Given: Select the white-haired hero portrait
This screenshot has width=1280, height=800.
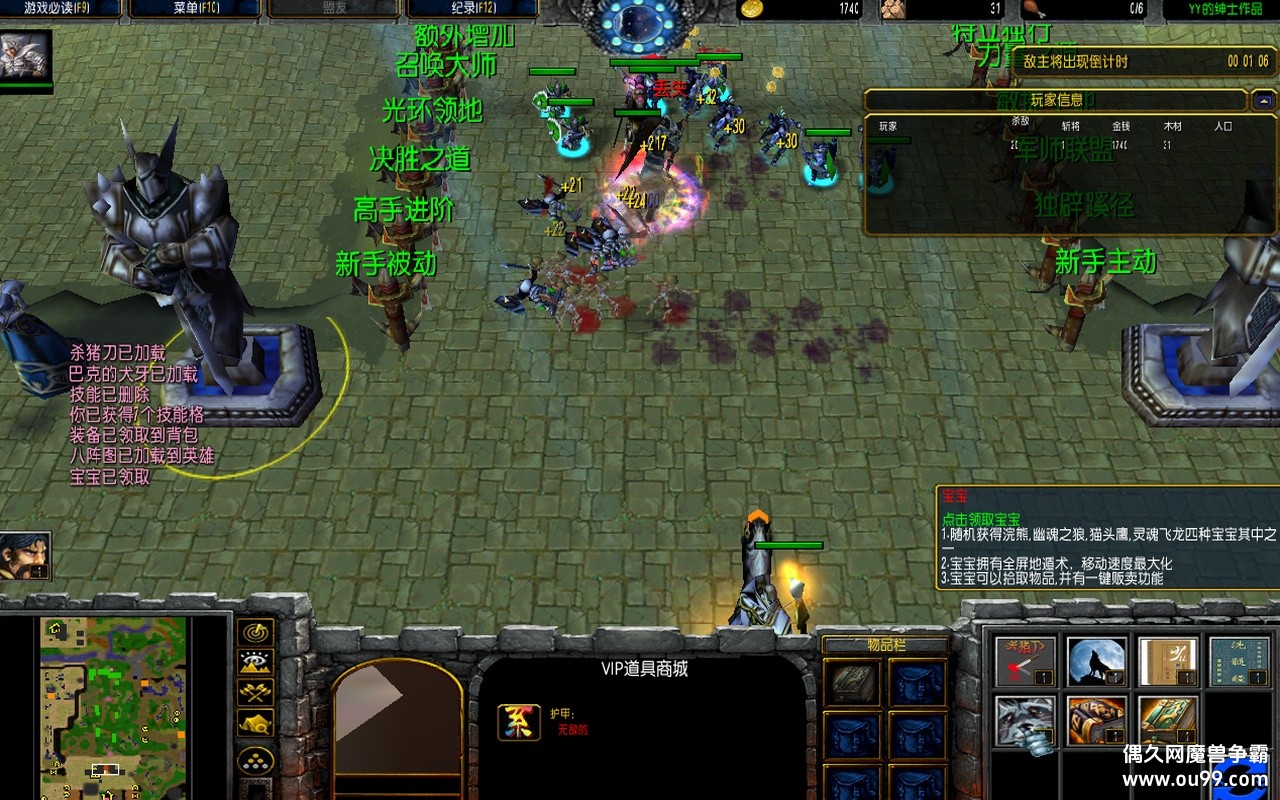Looking at the screenshot, I should (26, 55).
